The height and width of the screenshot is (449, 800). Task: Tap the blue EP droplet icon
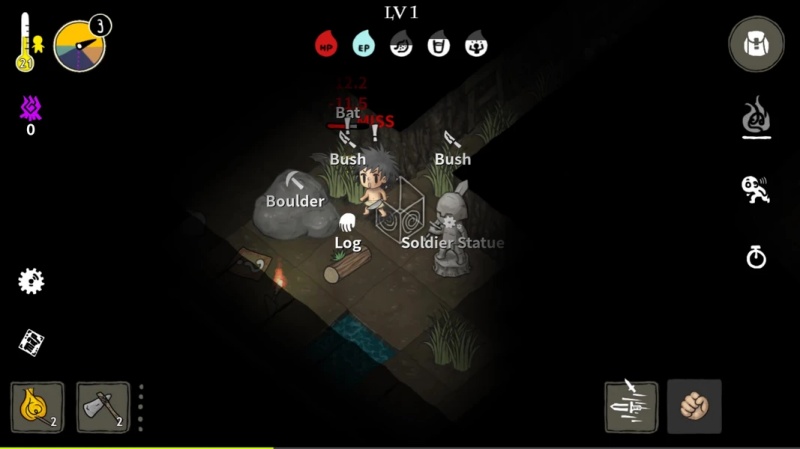(363, 43)
